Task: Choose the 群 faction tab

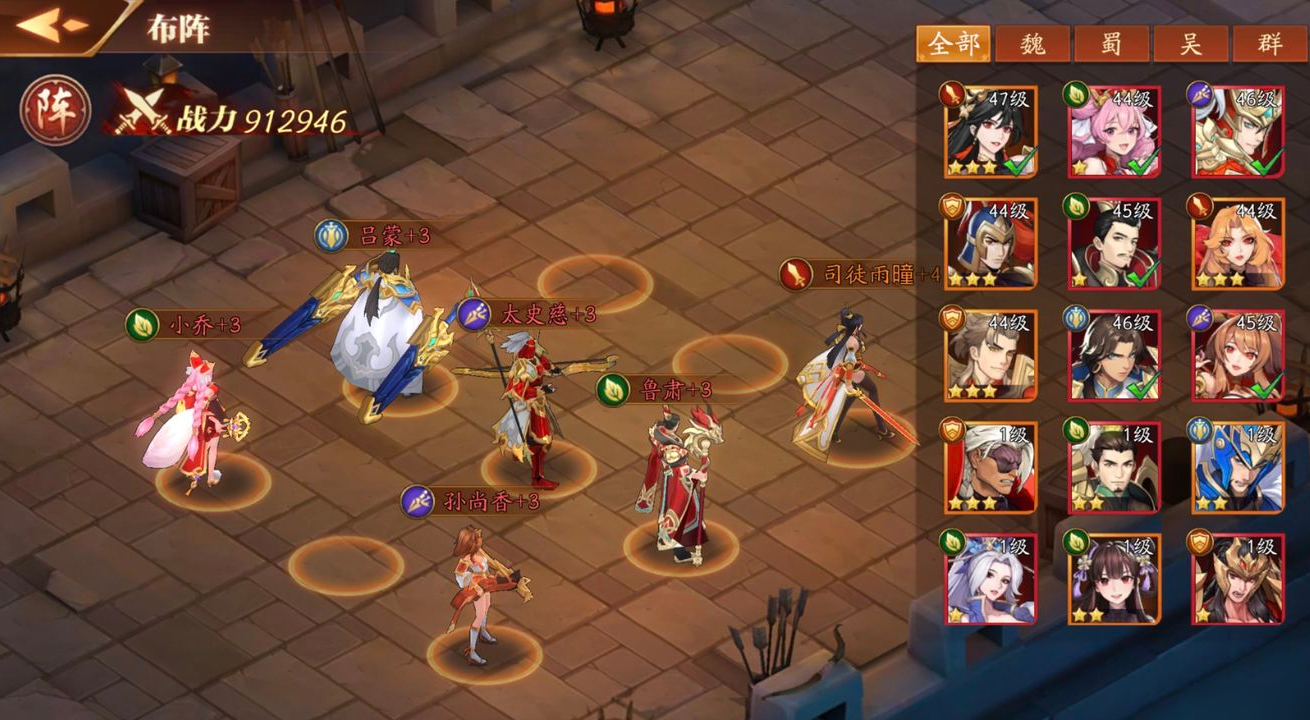Action: (1270, 44)
